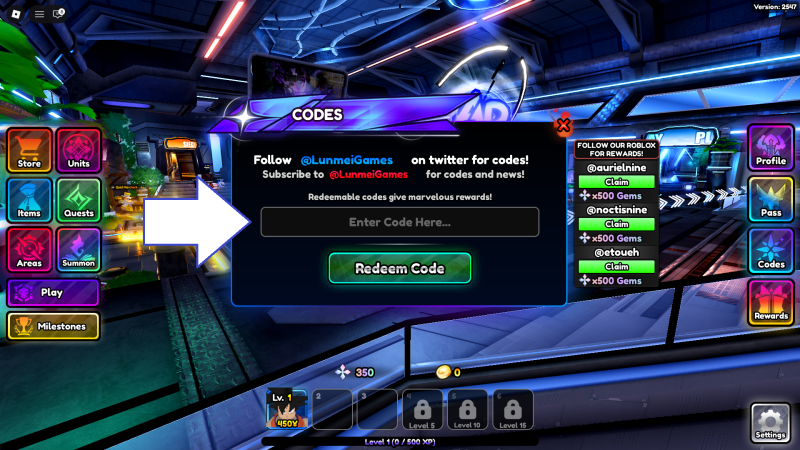The image size is (800, 450).
Task: View the Milestones list
Action: [53, 326]
